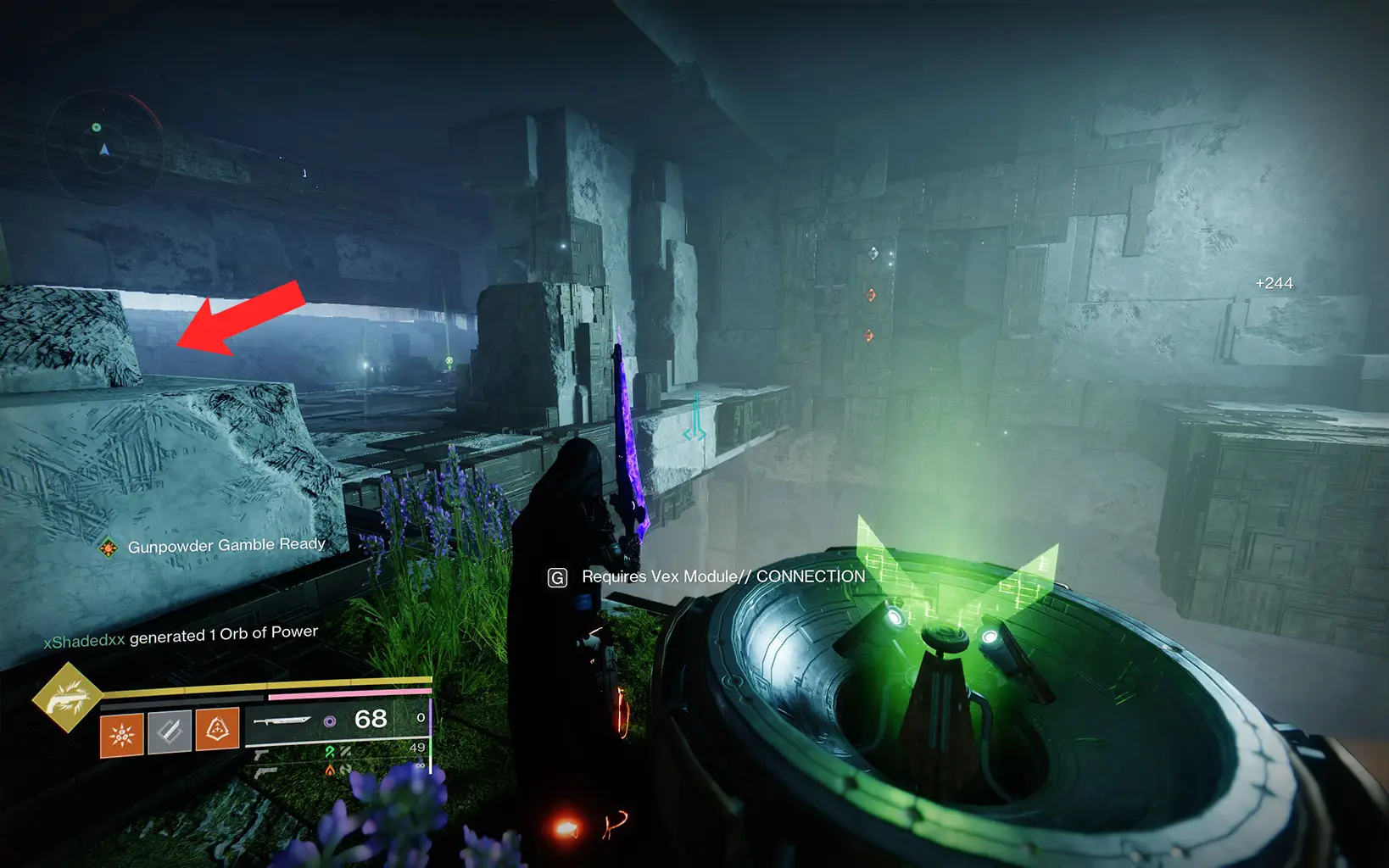This screenshot has height=868, width=1389.
Task: Activate the golden gun super icon
Action: (x=67, y=698)
